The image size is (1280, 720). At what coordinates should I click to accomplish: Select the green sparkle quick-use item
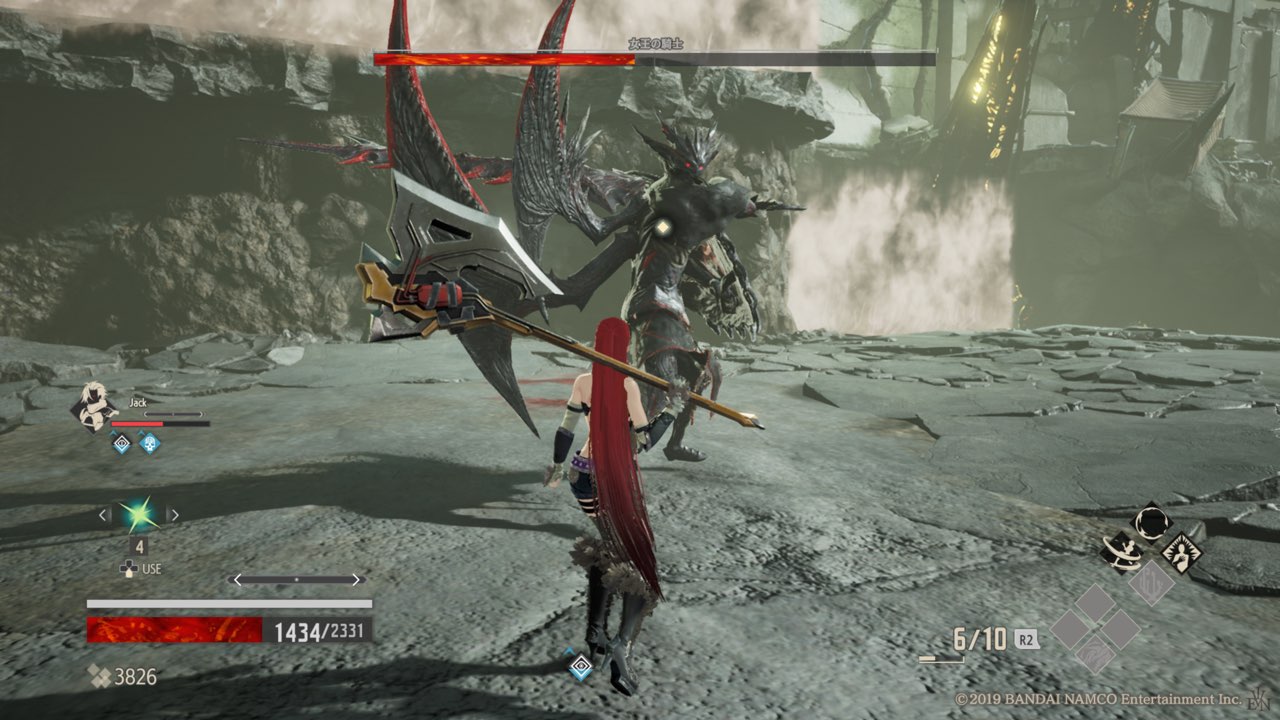pos(138,515)
